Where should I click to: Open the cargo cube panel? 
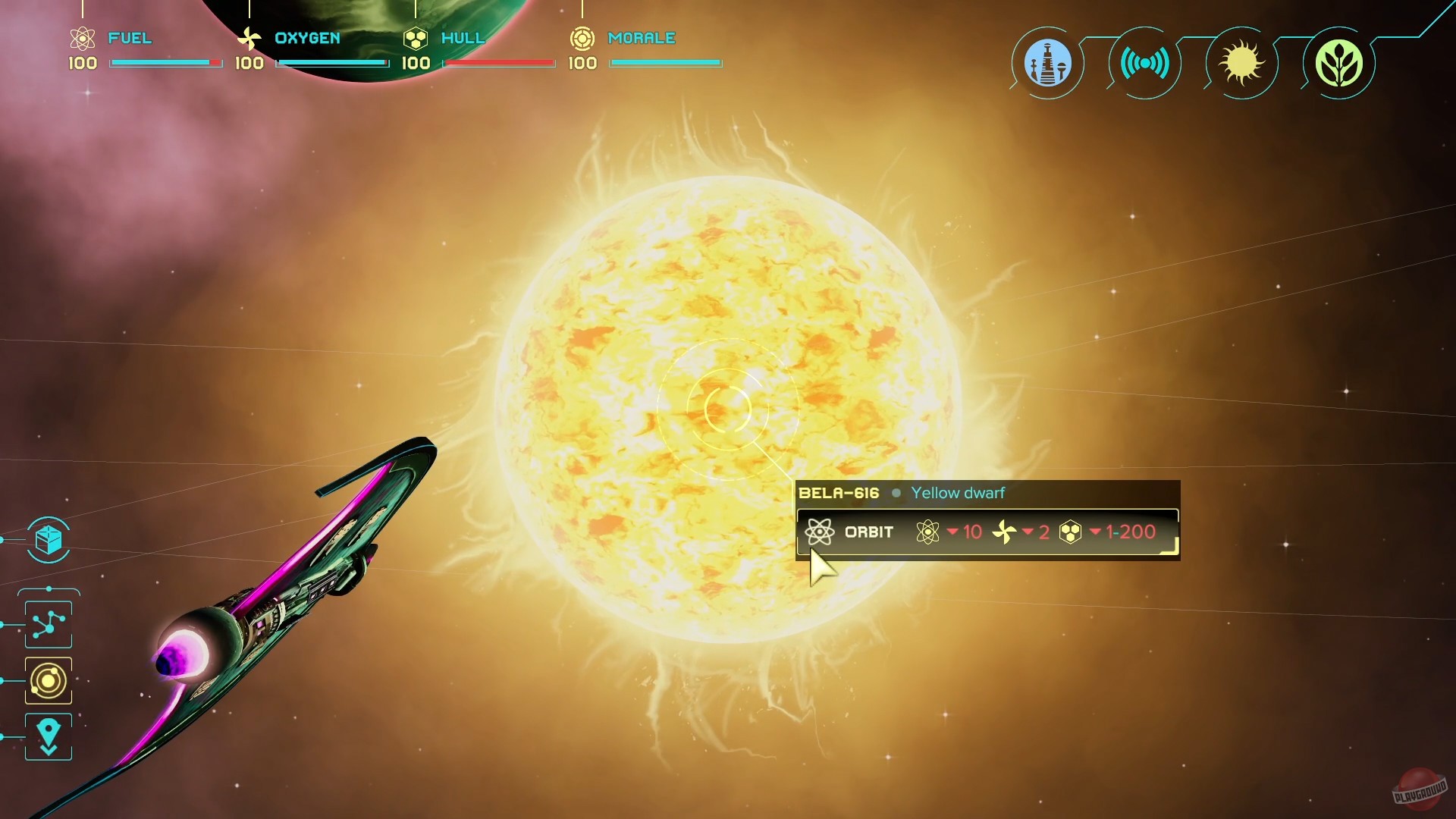(x=48, y=541)
